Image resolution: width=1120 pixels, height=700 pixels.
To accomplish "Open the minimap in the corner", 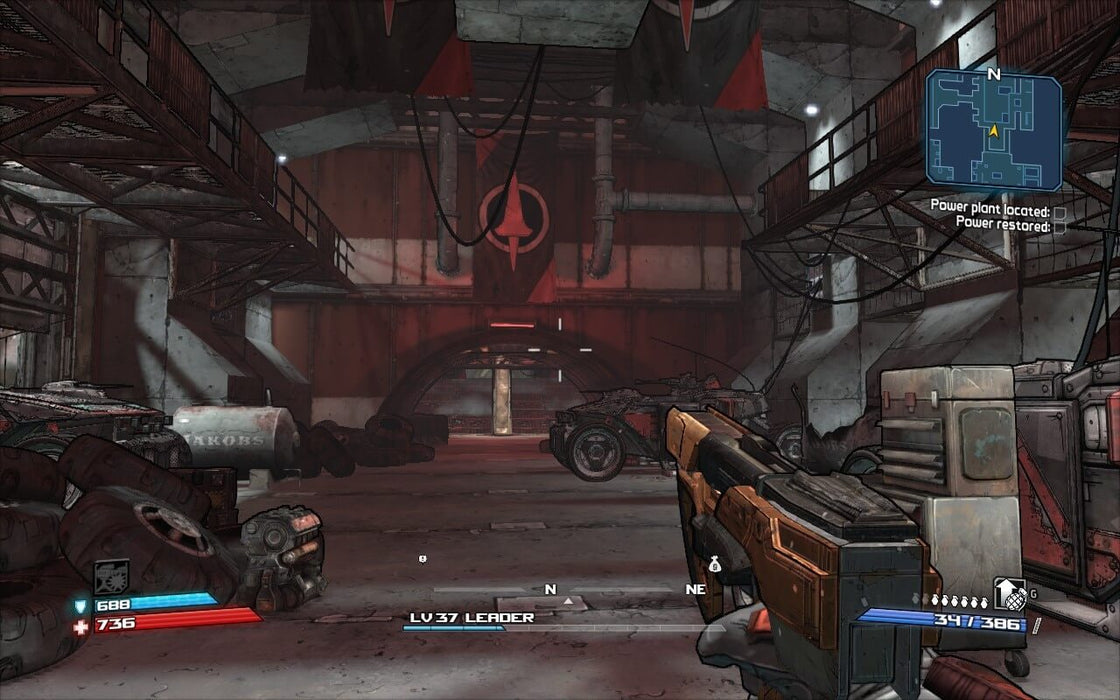I will coord(993,130).
